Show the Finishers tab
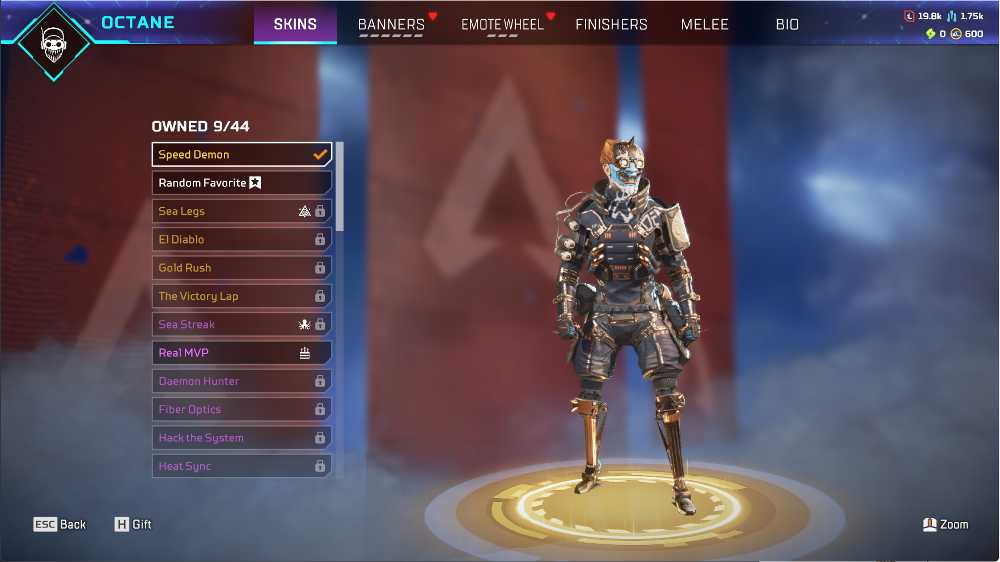 [x=611, y=24]
